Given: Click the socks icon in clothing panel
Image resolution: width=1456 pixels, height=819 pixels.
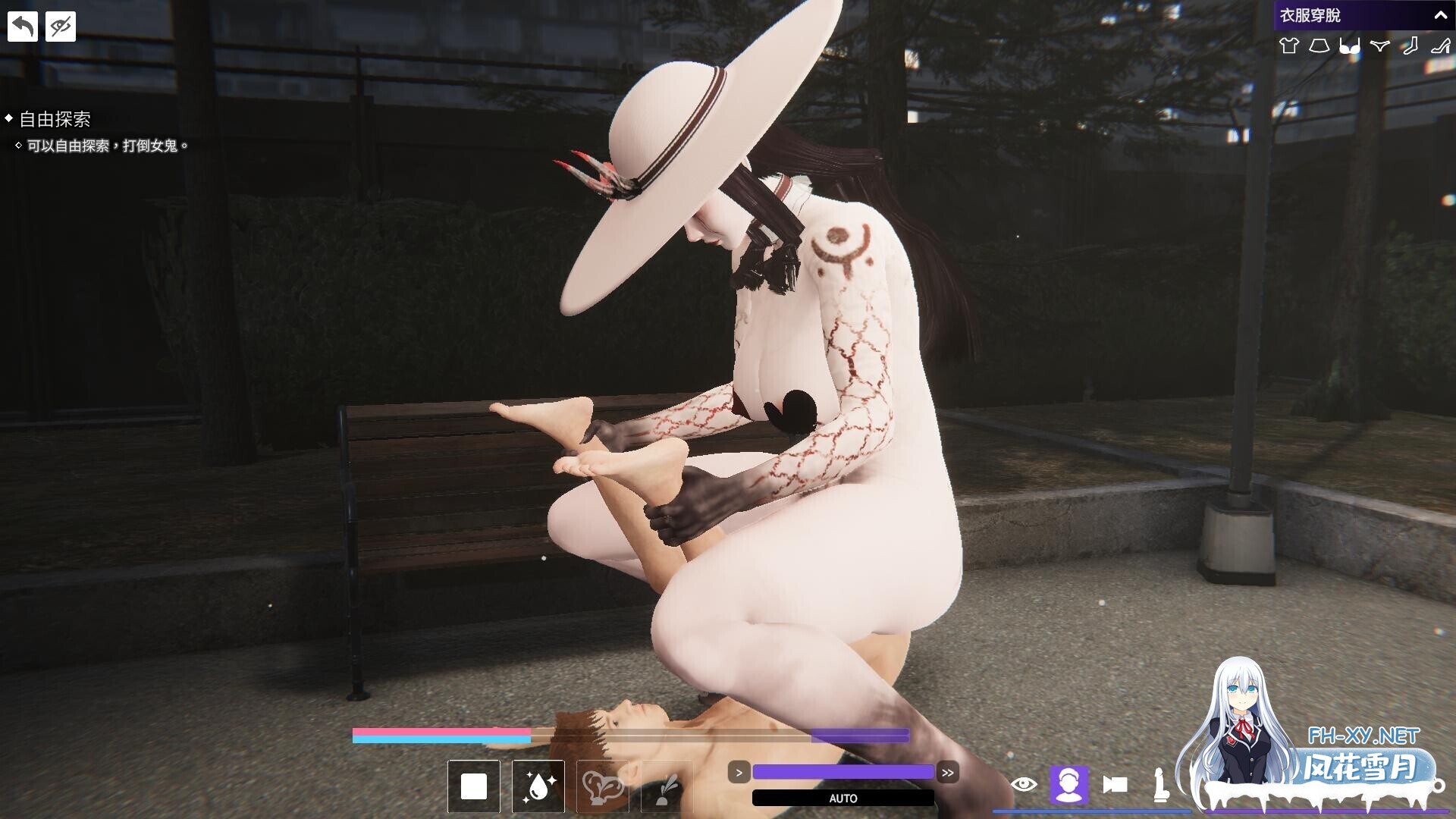Looking at the screenshot, I should [1410, 47].
